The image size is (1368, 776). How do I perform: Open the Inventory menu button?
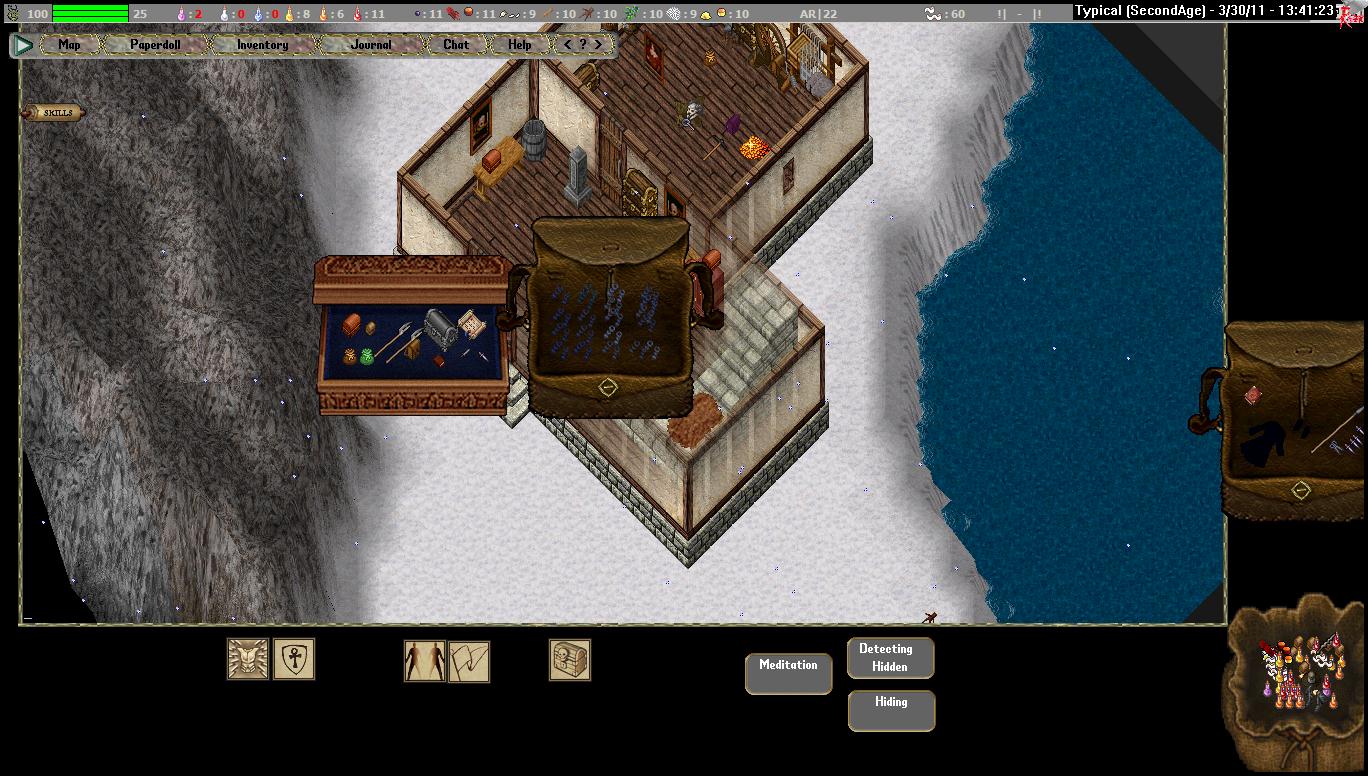pyautogui.click(x=262, y=45)
